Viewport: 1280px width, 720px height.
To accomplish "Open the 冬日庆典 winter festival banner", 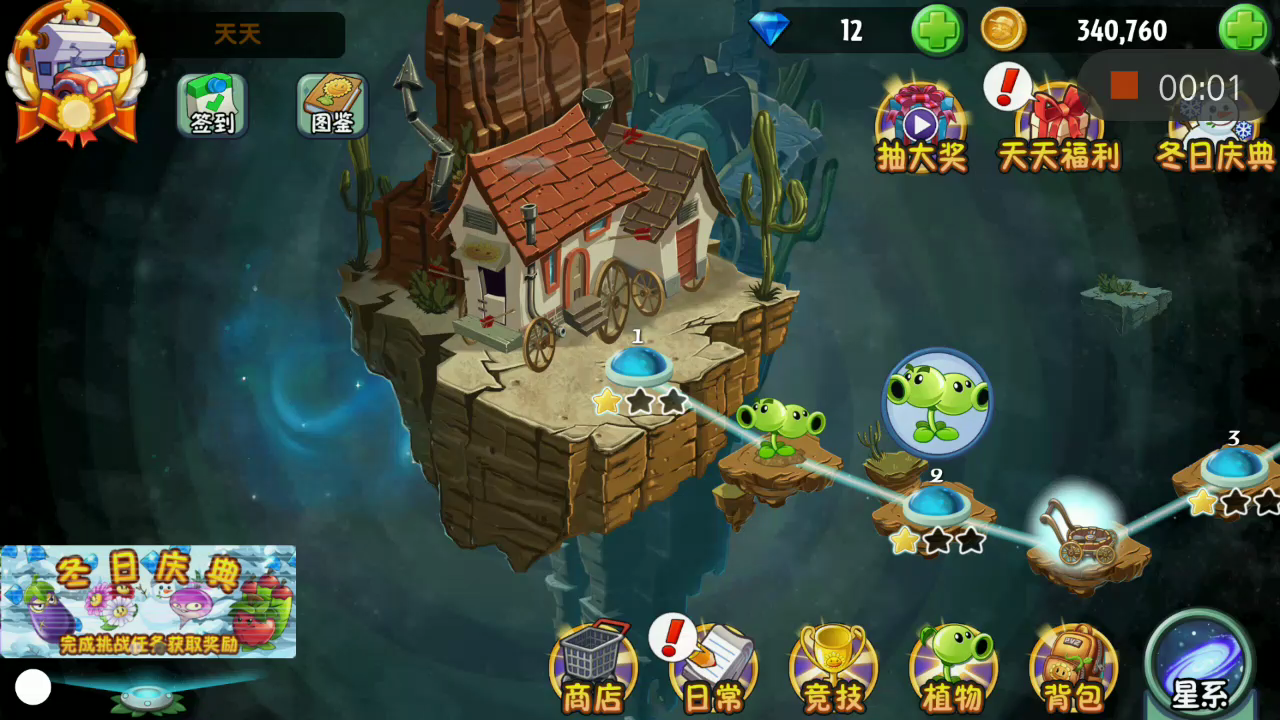I will [148, 601].
